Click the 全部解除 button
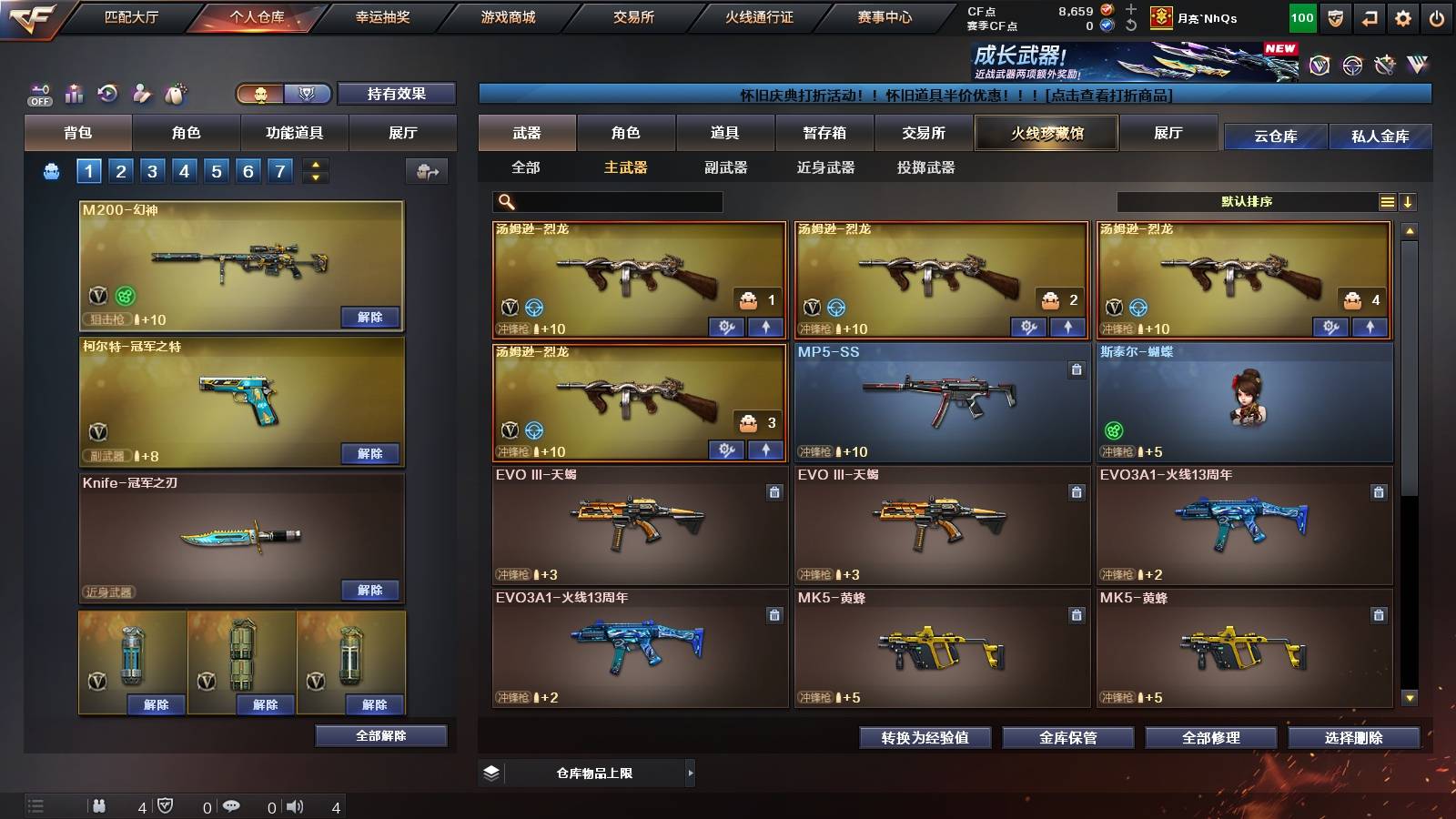 [382, 735]
